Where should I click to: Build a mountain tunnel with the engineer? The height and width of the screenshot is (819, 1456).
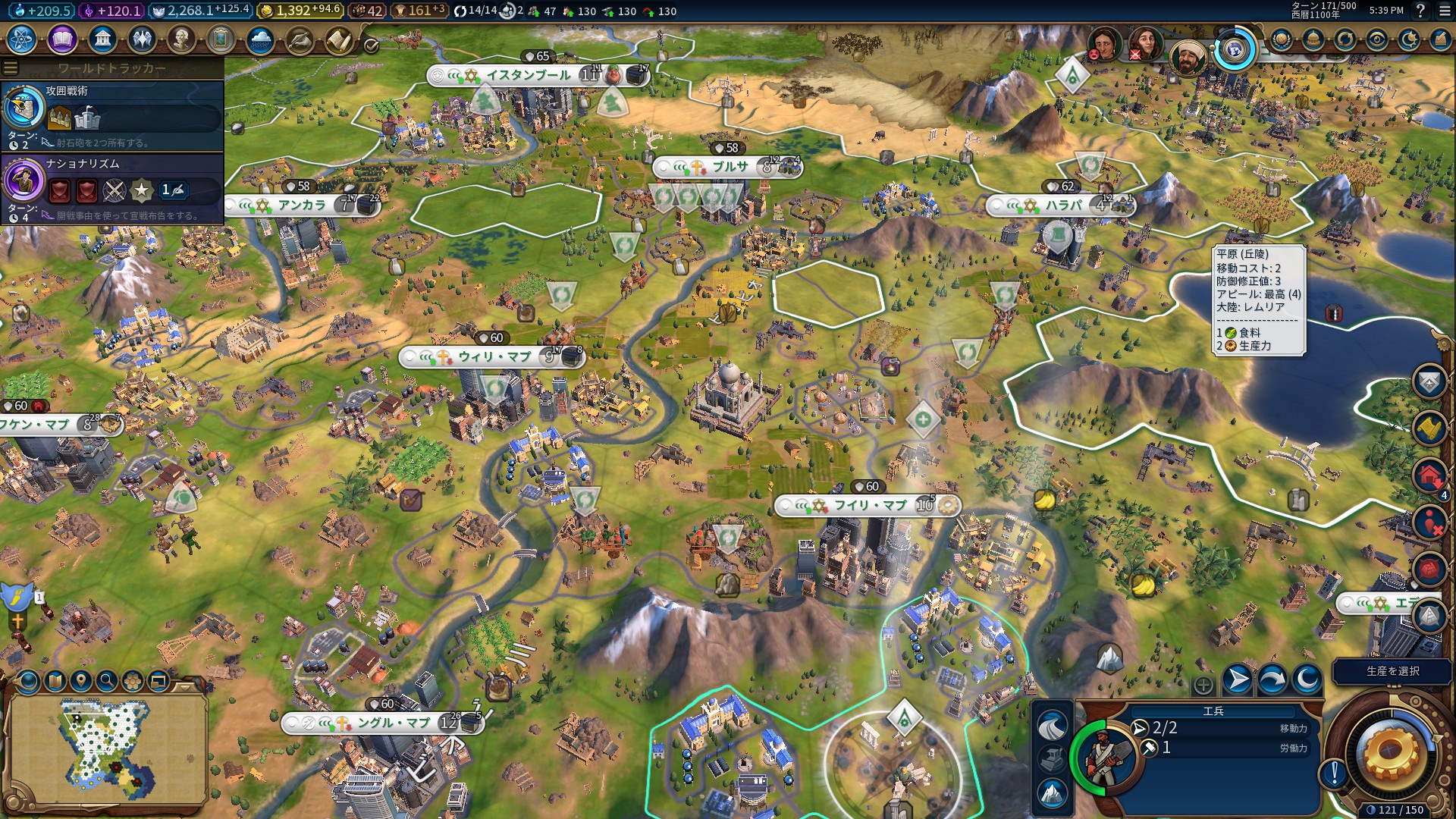point(1052,793)
